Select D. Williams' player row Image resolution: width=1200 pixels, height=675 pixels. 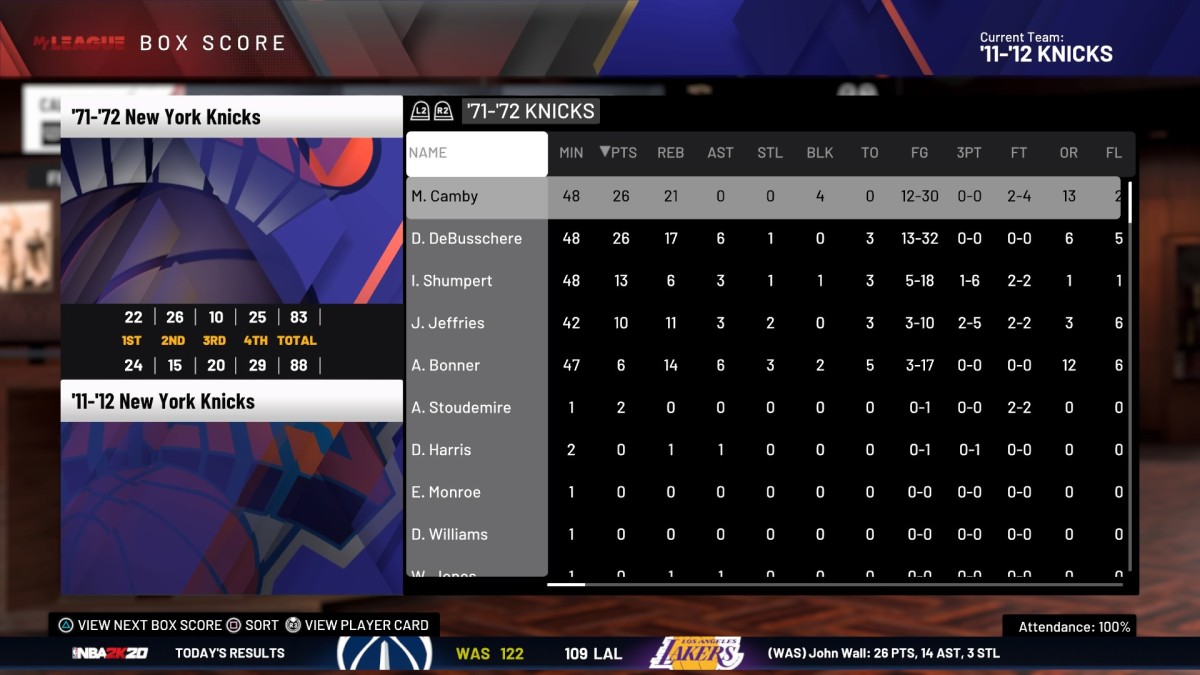pos(450,534)
